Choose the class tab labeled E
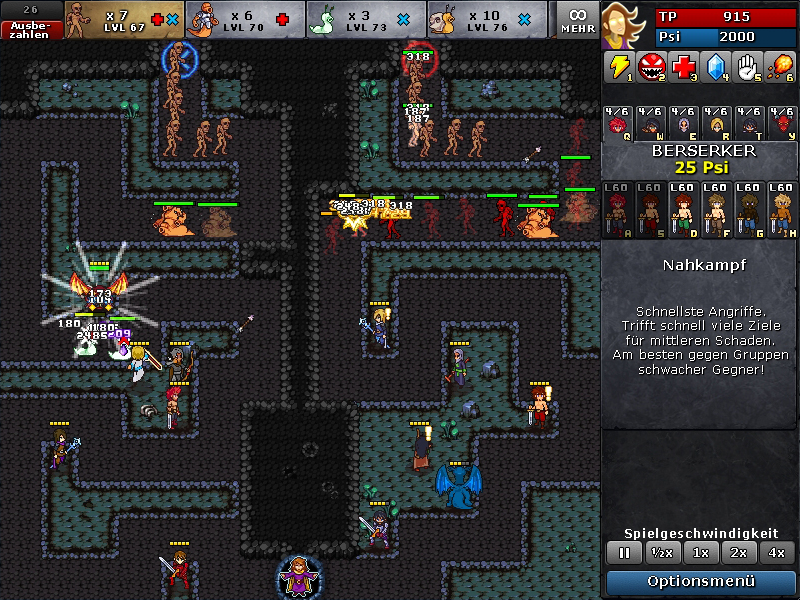Image resolution: width=800 pixels, height=600 pixels. point(683,122)
